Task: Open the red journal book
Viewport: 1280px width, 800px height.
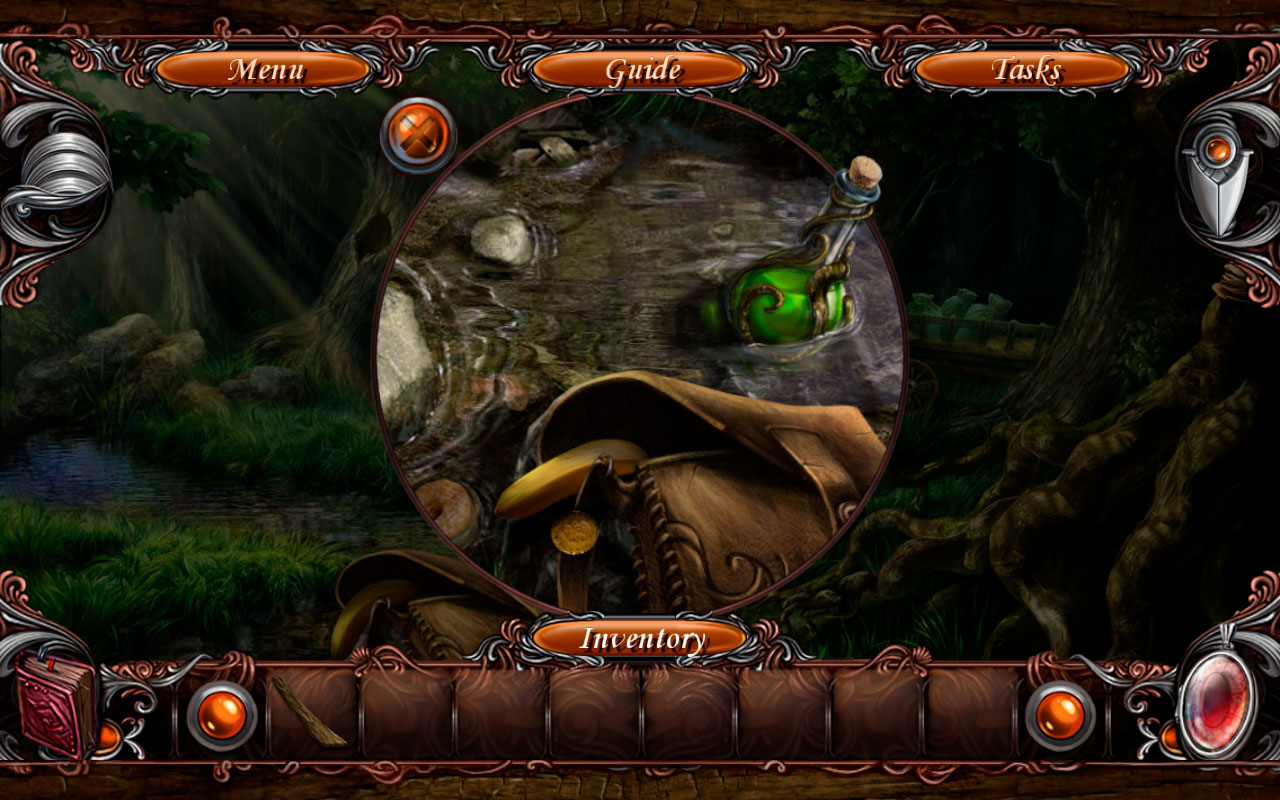Action: click(x=55, y=710)
